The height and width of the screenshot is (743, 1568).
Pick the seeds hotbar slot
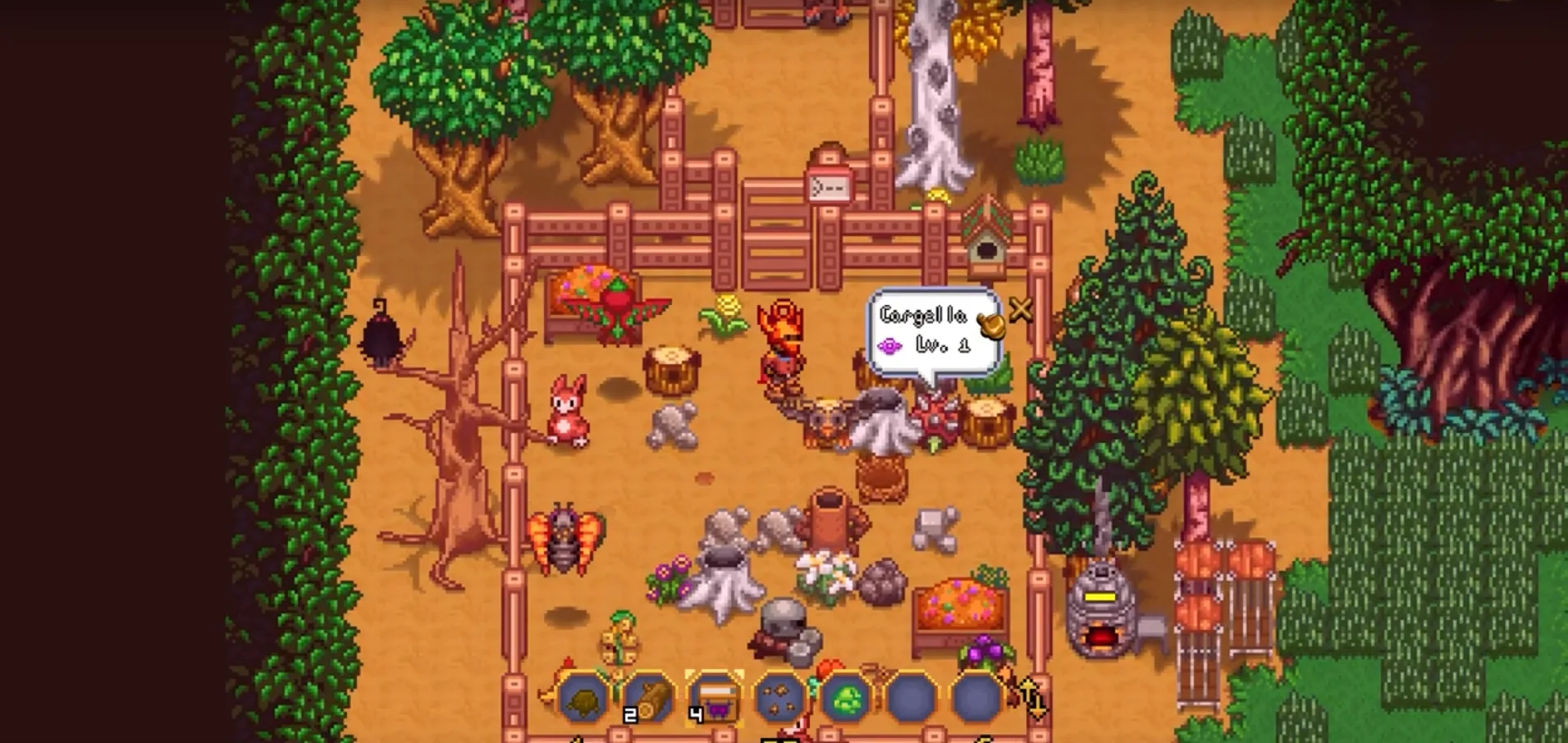779,699
